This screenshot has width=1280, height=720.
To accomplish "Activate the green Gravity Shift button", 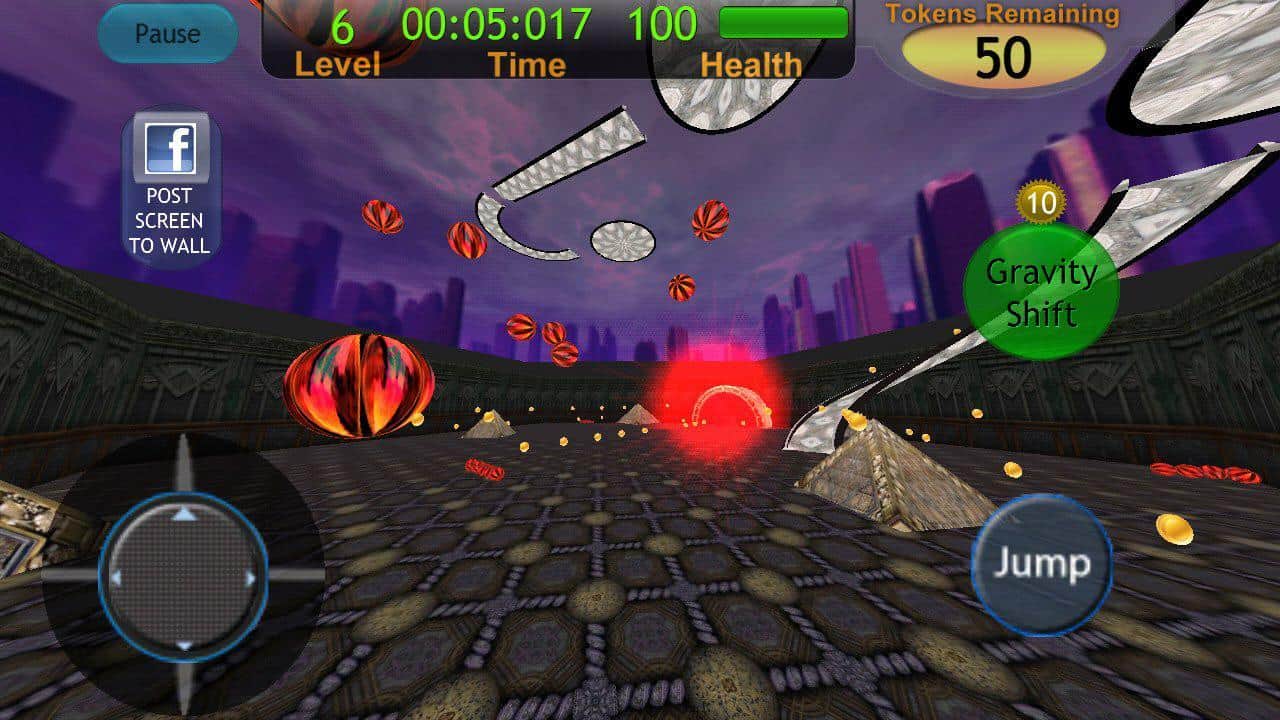I will (x=1040, y=291).
